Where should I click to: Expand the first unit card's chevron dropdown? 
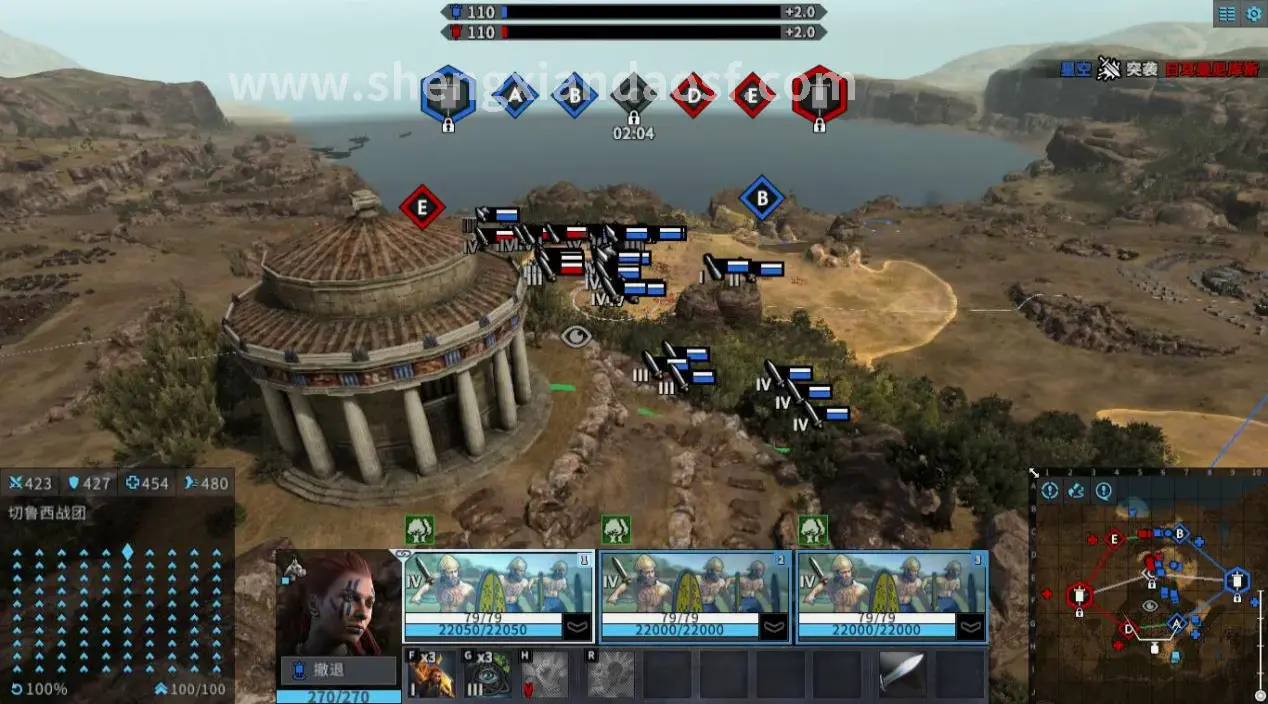[578, 627]
